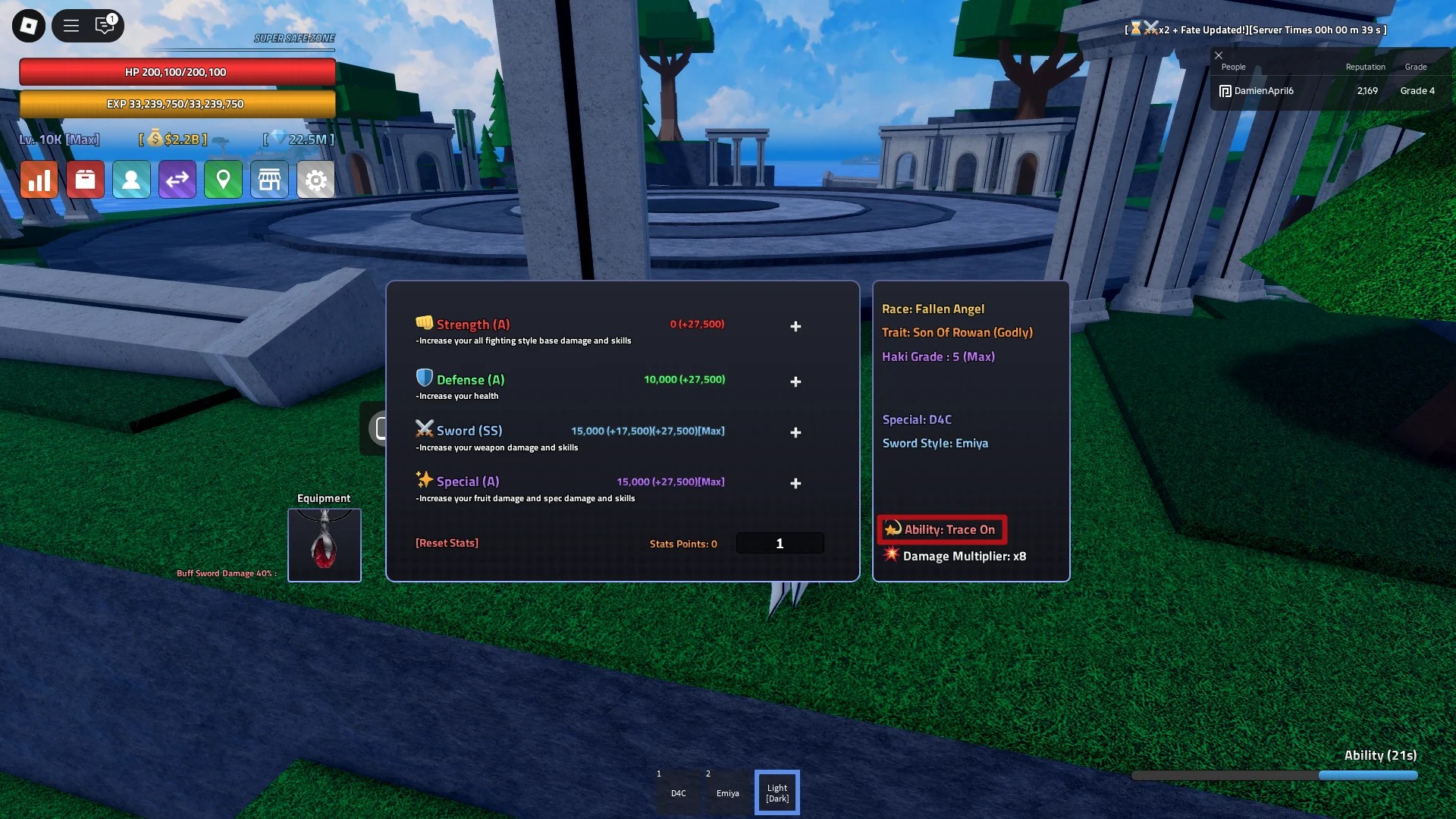Open the character profile icon
This screenshot has width=1456, height=819.
pos(131,180)
